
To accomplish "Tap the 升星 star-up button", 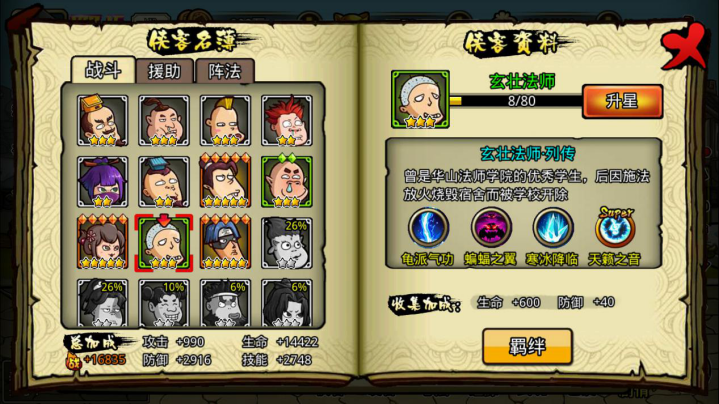I will point(621,101).
